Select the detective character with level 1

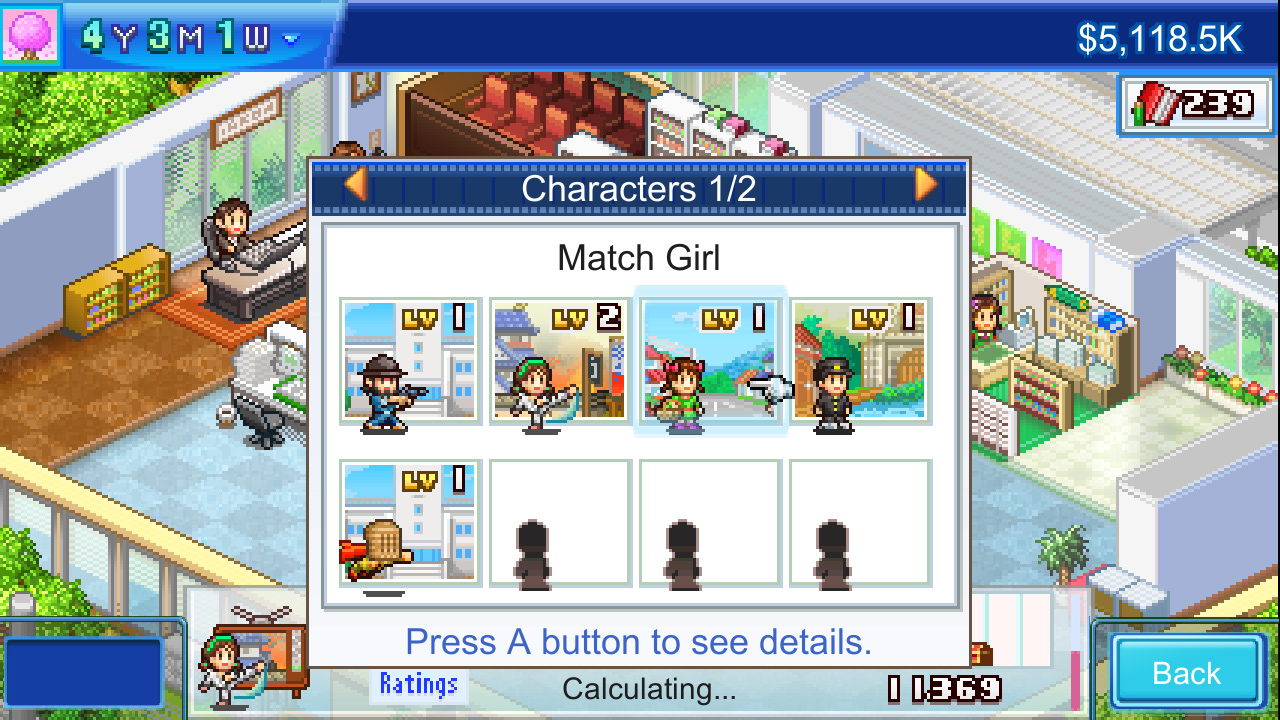point(408,365)
